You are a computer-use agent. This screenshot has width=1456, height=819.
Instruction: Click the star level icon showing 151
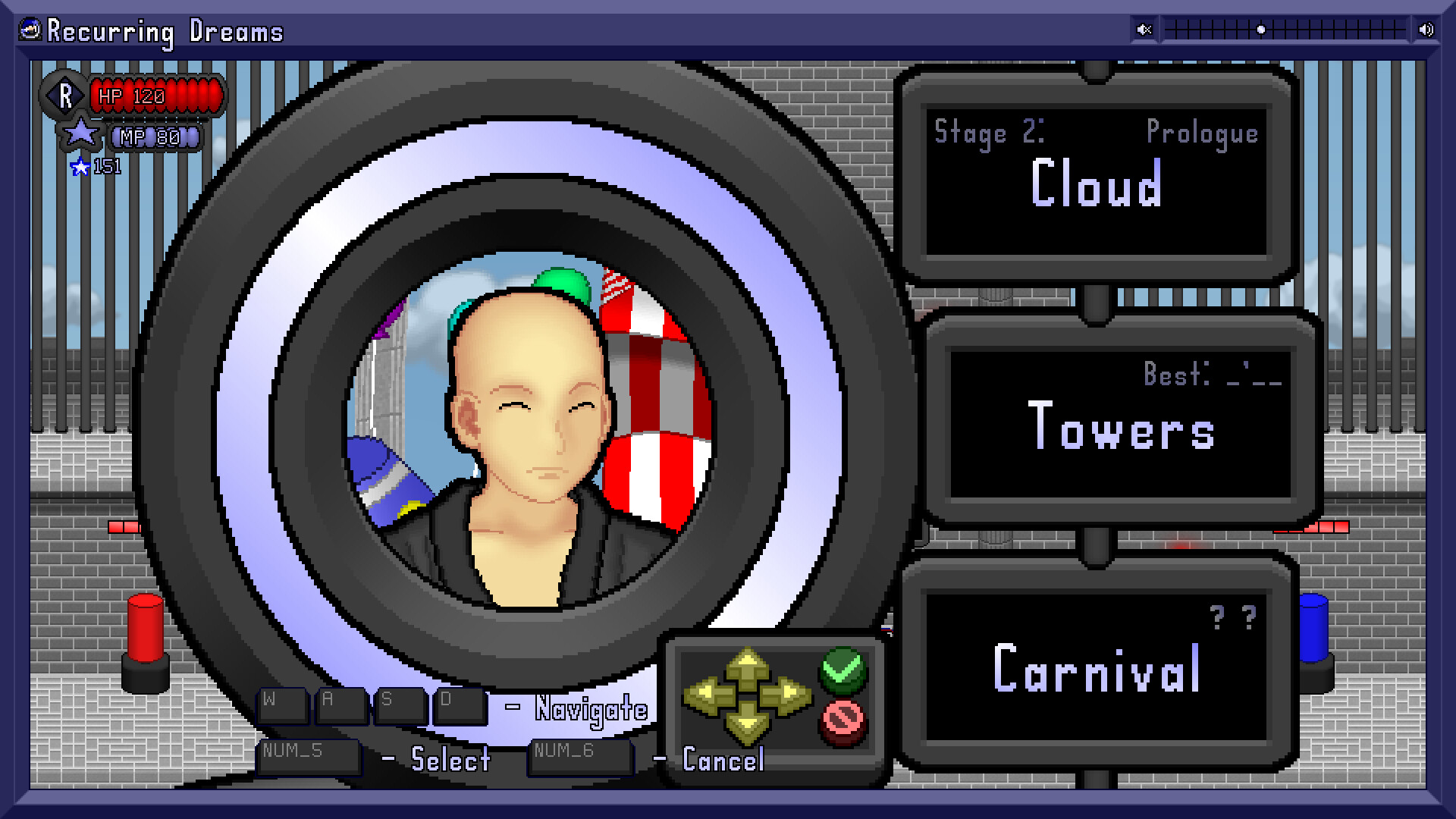[83, 167]
